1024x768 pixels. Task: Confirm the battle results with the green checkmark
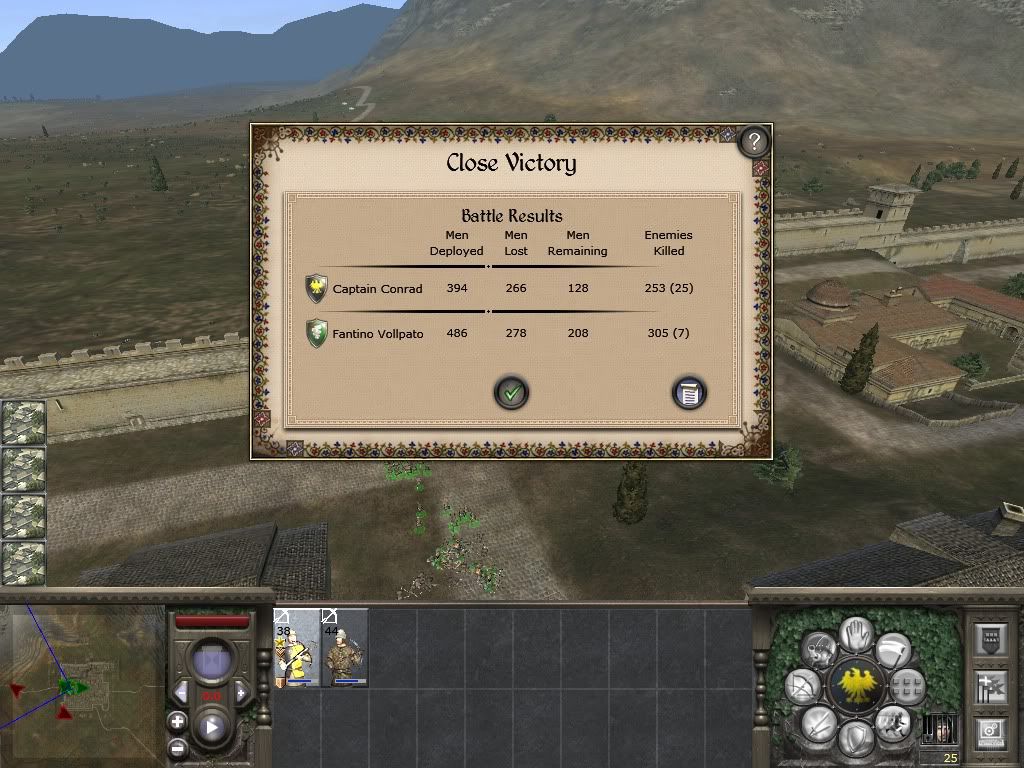[x=512, y=393]
